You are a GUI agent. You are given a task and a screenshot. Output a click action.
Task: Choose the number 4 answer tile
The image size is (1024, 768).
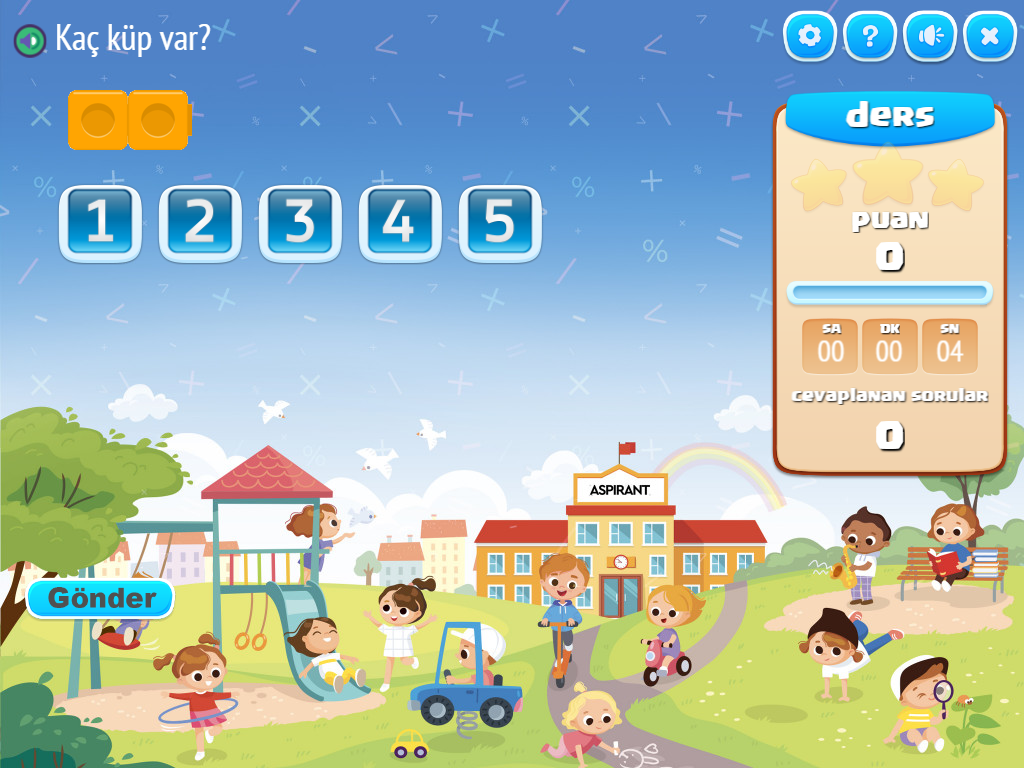(x=400, y=223)
